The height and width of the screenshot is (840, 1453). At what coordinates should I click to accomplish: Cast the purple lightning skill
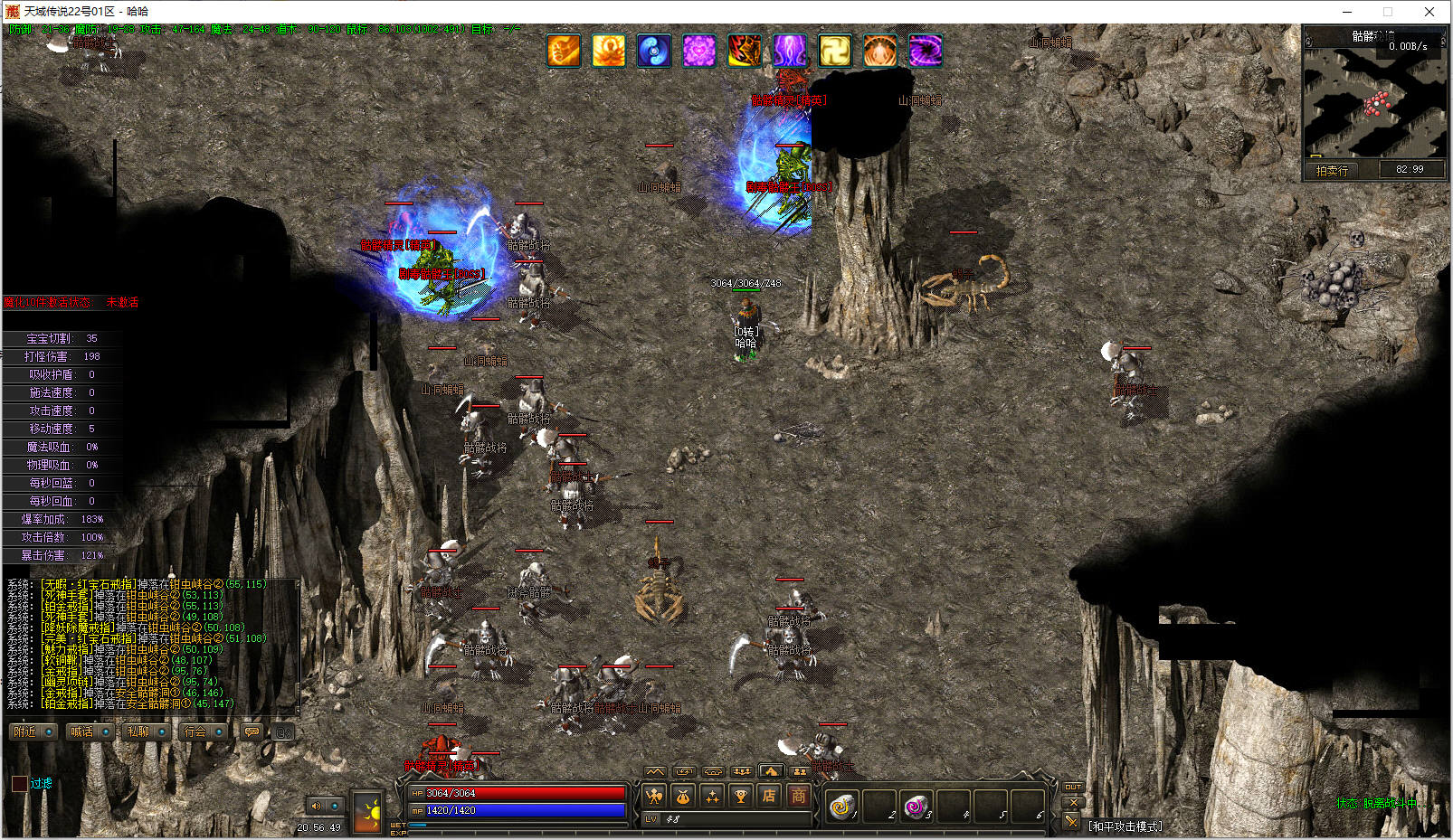point(790,51)
